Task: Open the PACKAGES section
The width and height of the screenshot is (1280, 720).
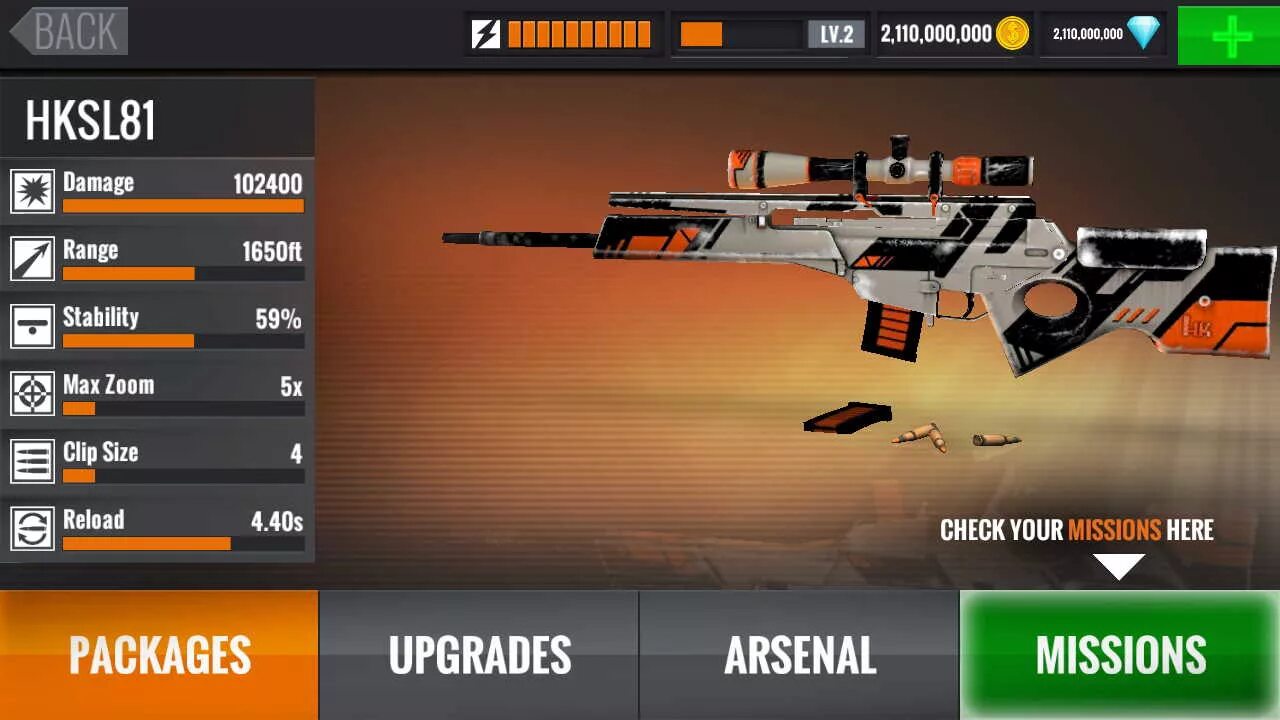Action: pos(159,655)
